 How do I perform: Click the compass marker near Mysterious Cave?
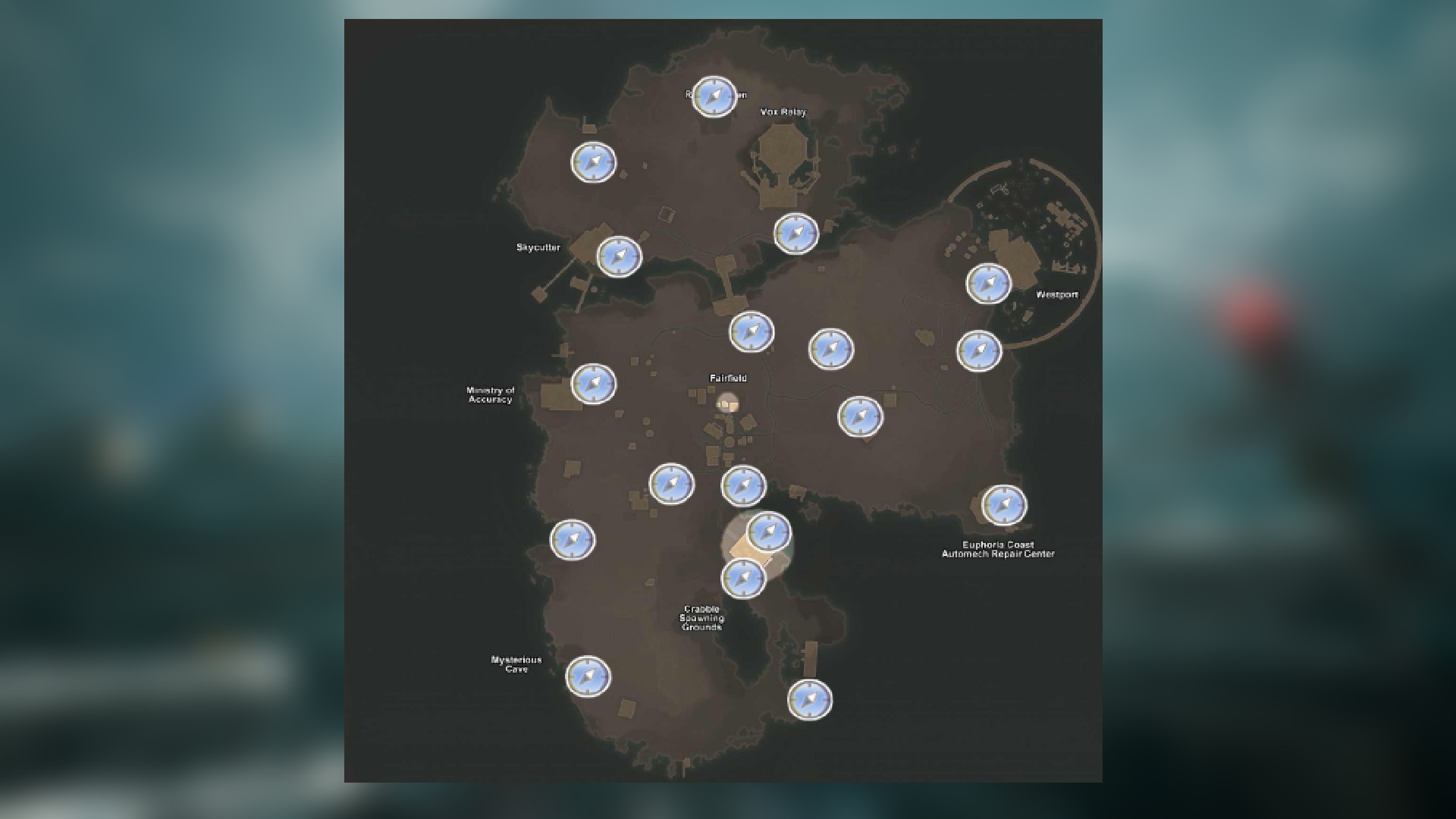pyautogui.click(x=589, y=677)
